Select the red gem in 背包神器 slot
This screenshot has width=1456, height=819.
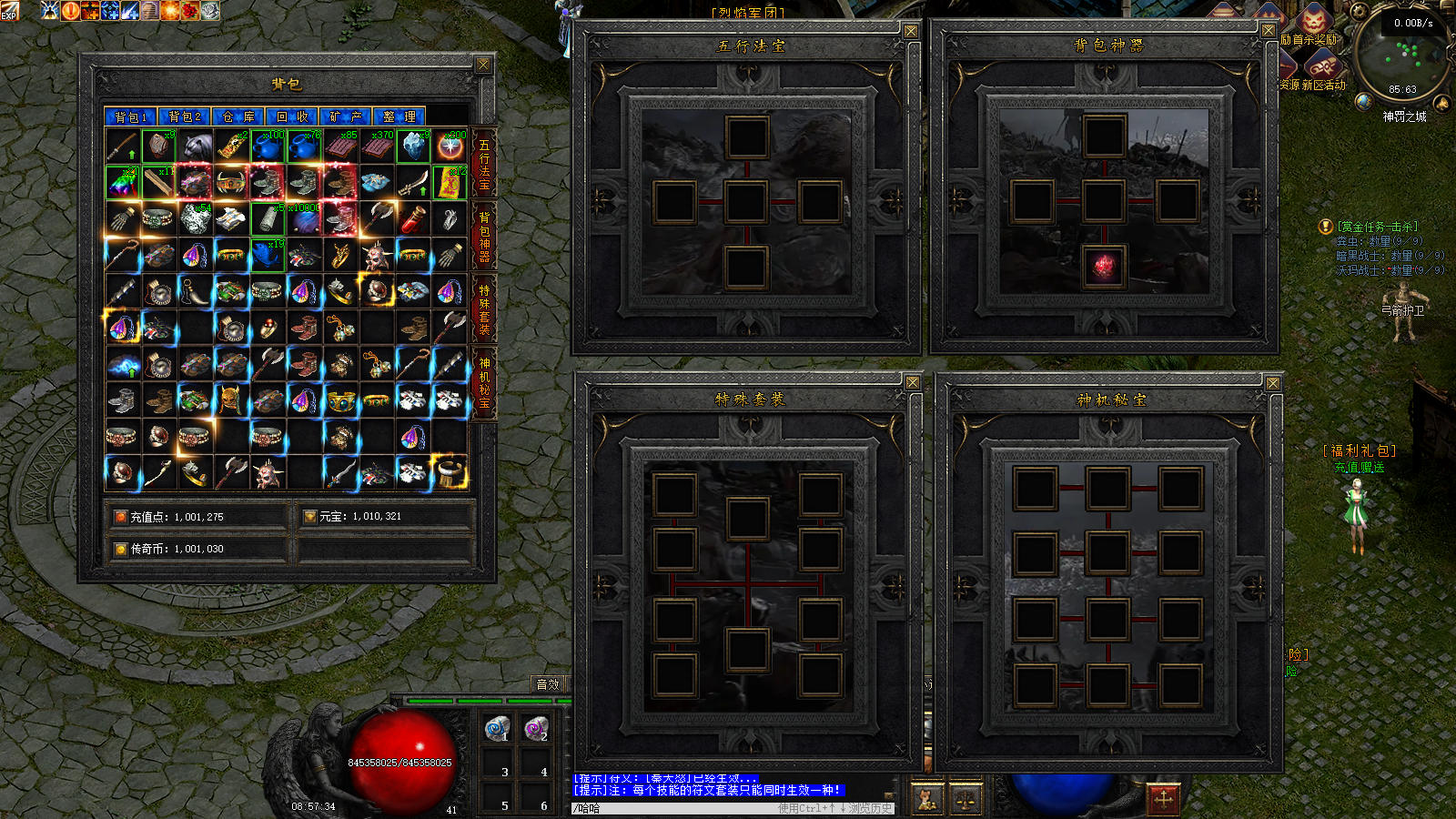(x=1104, y=268)
